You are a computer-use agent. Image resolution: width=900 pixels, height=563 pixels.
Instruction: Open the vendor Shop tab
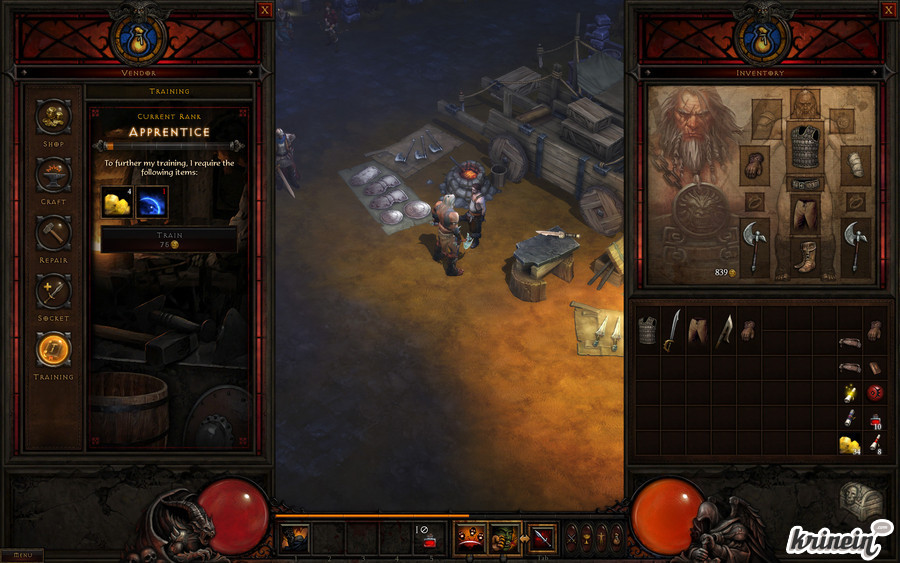(54, 117)
